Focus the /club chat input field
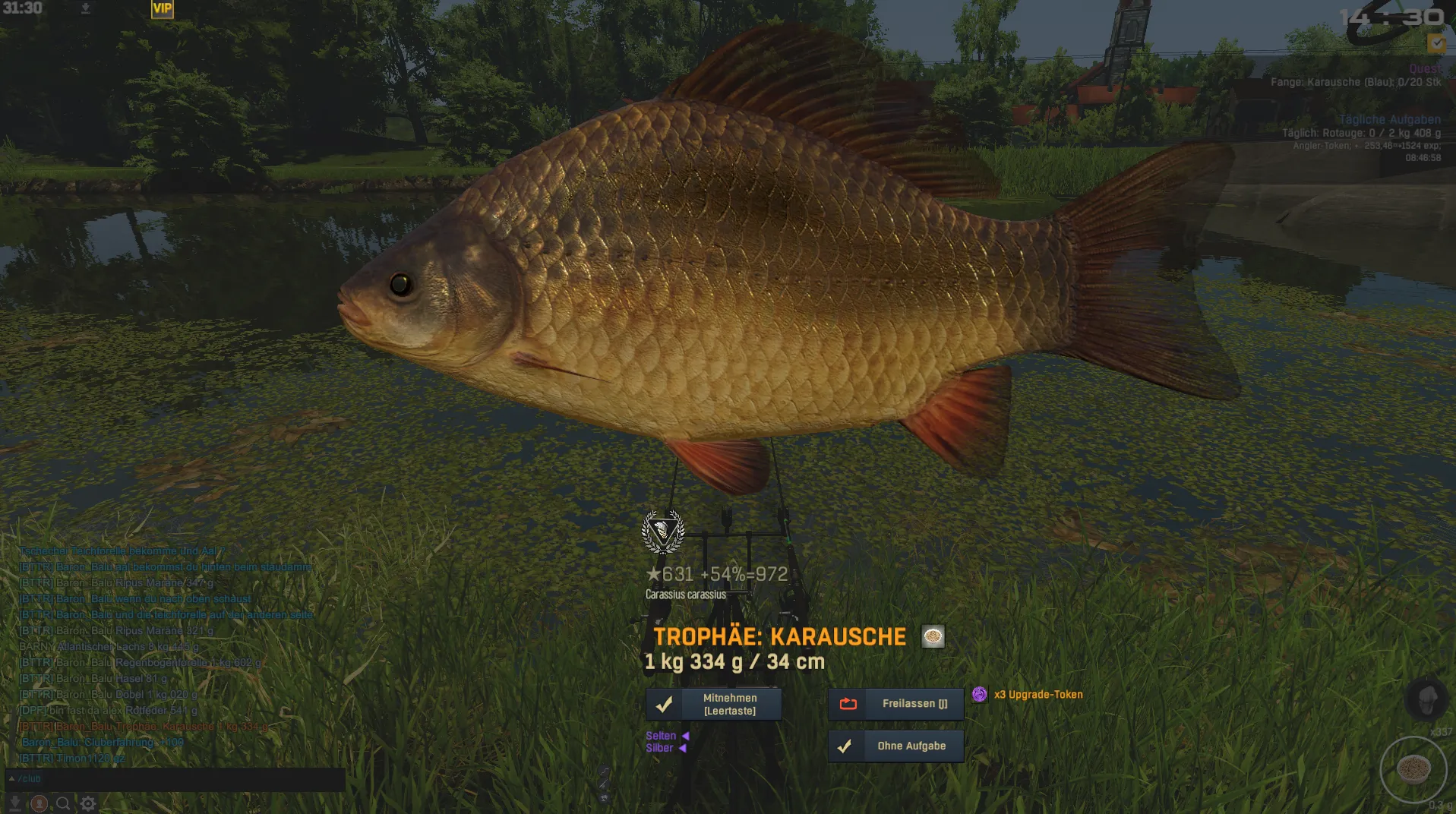 click(175, 779)
